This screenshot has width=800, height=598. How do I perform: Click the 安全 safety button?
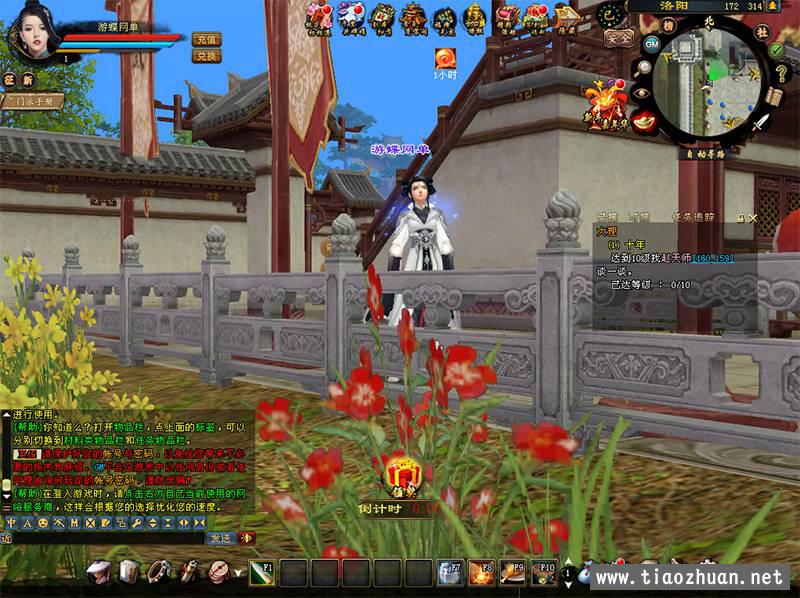619,38
